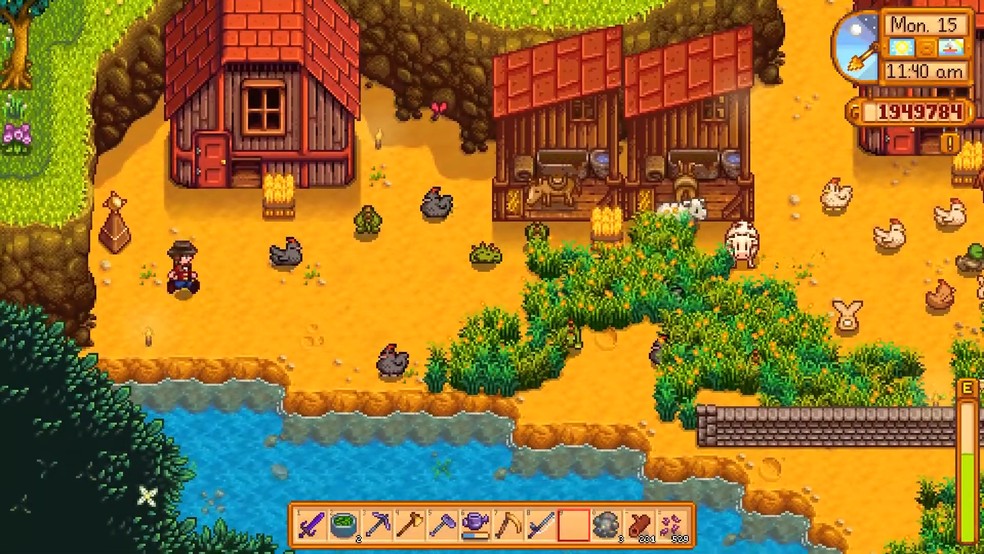
Task: Open the journal exclamation mark icon
Action: (951, 144)
